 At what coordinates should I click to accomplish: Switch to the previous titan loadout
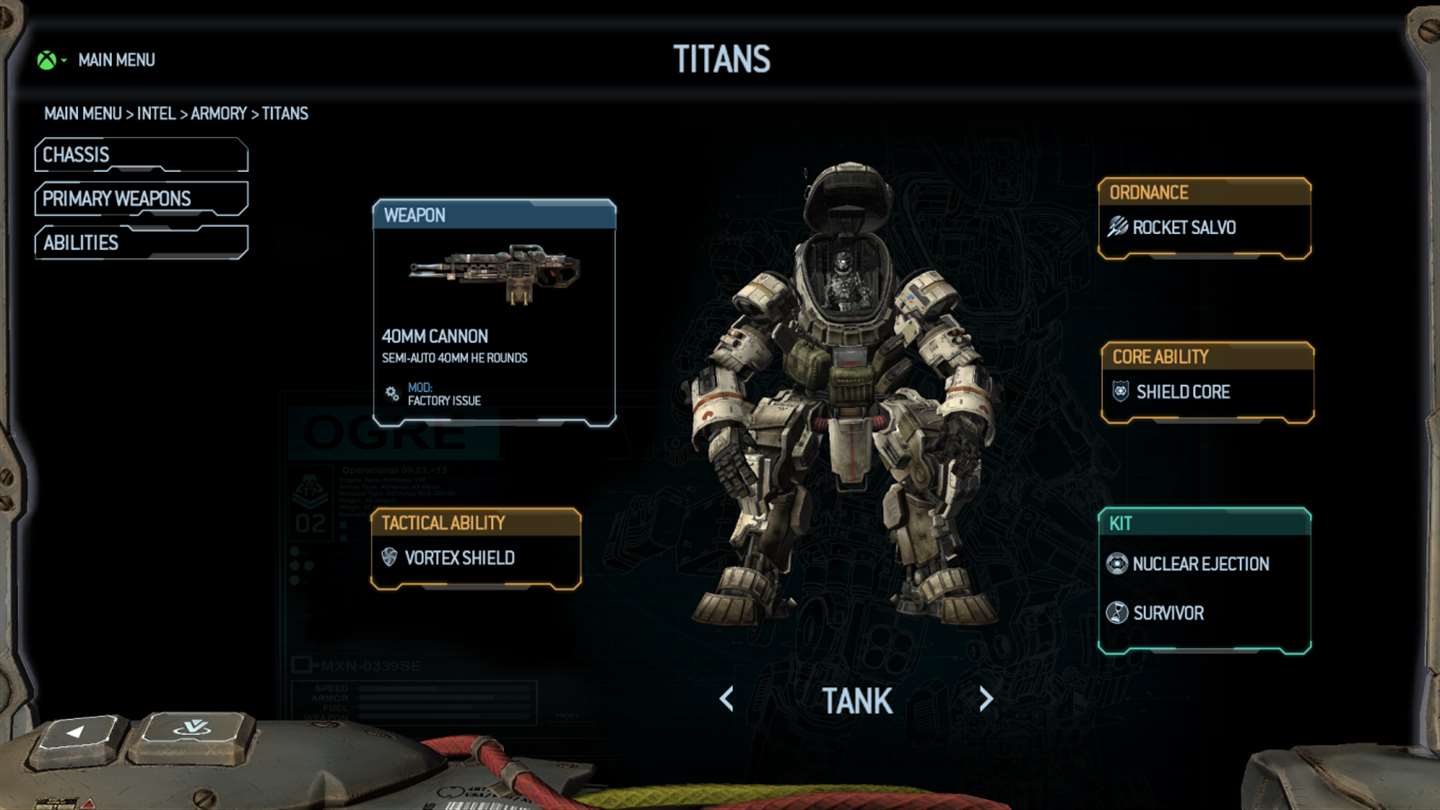727,700
